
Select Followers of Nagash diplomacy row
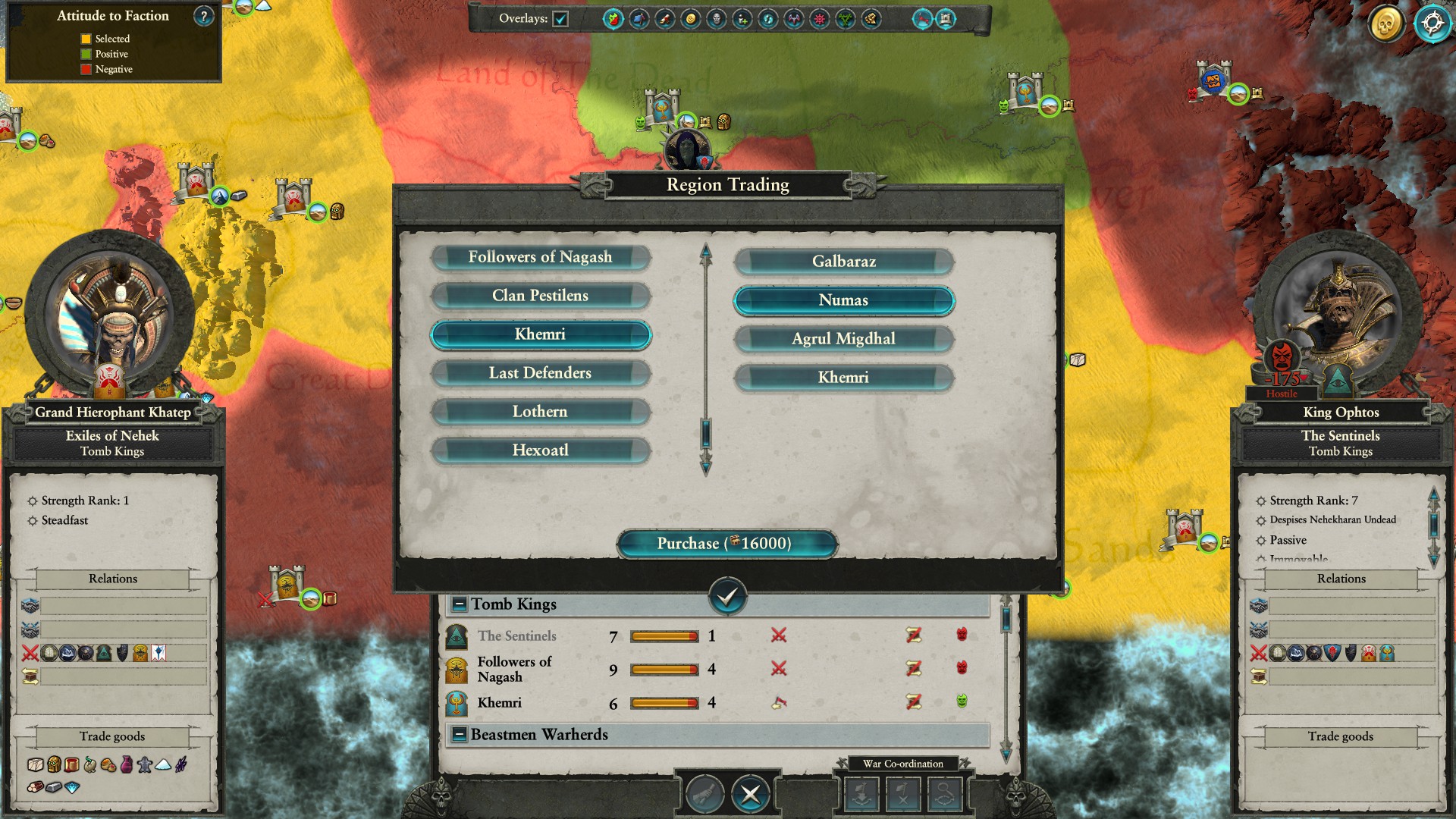coord(516,669)
